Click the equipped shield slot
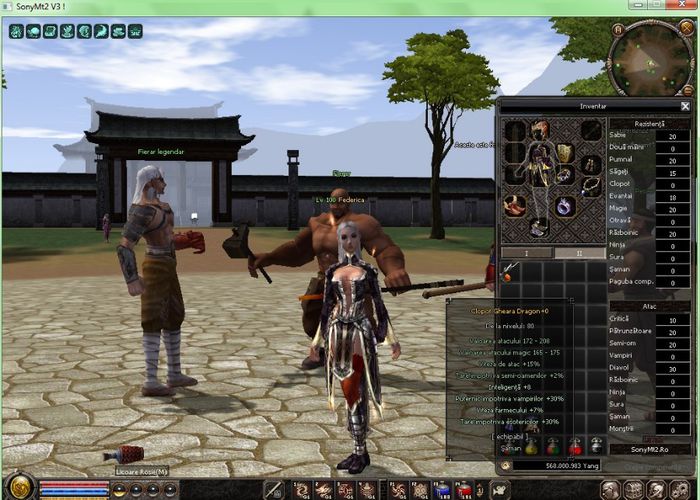The width and height of the screenshot is (700, 500). point(565,152)
